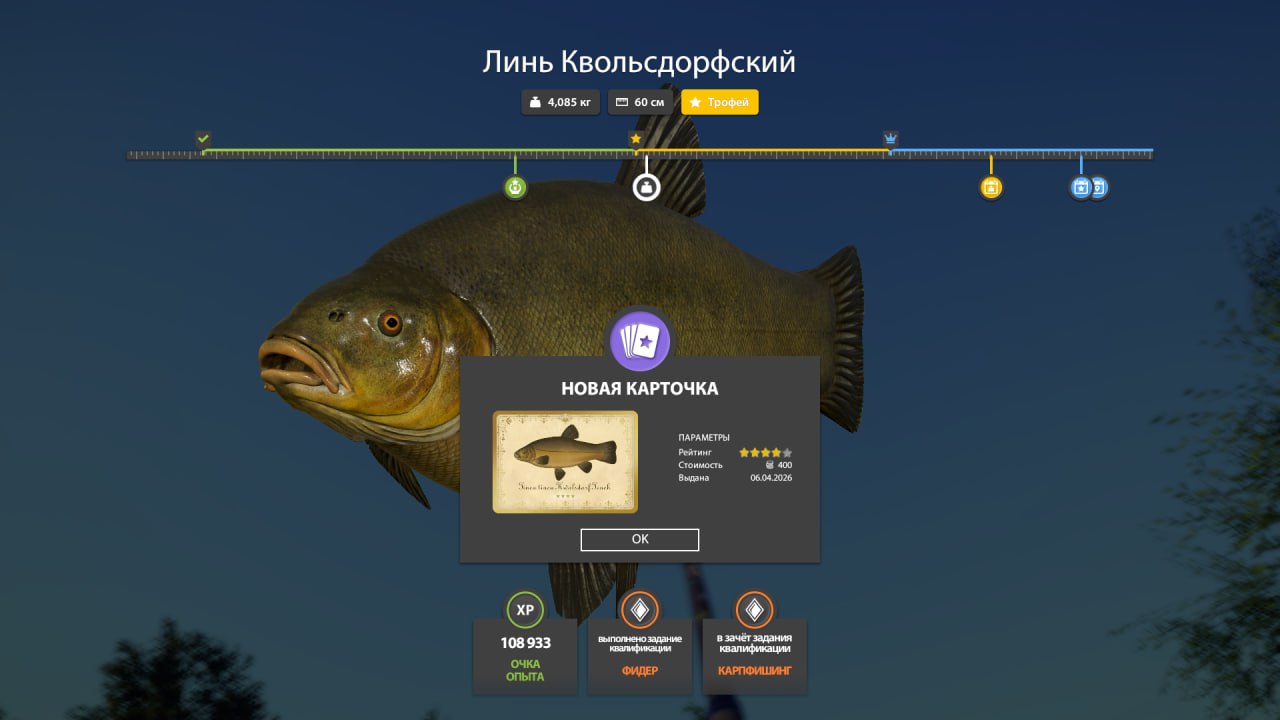Click the XP experience points circle icon

[x=525, y=610]
